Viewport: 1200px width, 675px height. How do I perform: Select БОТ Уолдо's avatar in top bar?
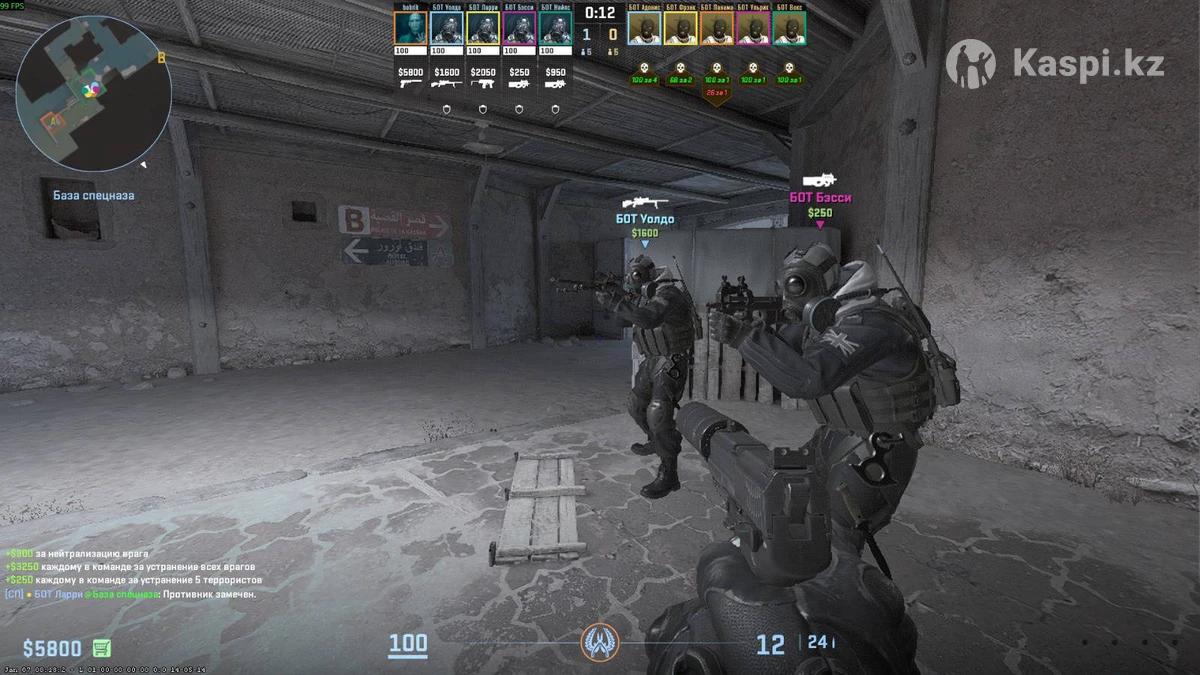click(x=446, y=27)
